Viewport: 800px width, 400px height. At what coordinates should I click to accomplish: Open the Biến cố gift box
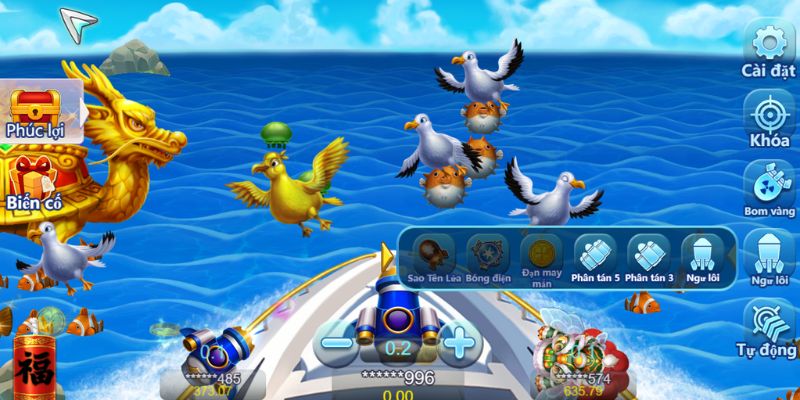coord(34,179)
